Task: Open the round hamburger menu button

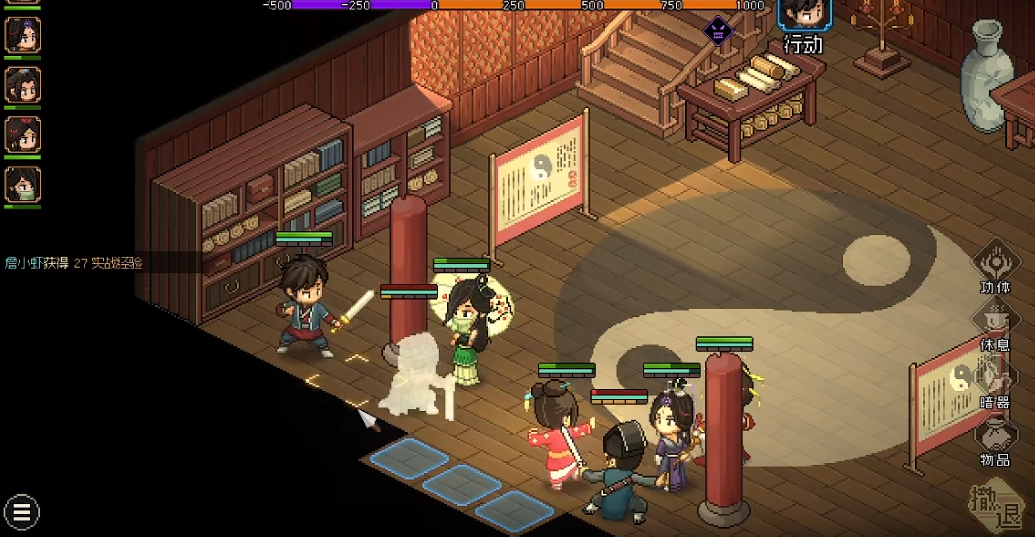Action: pyautogui.click(x=21, y=513)
